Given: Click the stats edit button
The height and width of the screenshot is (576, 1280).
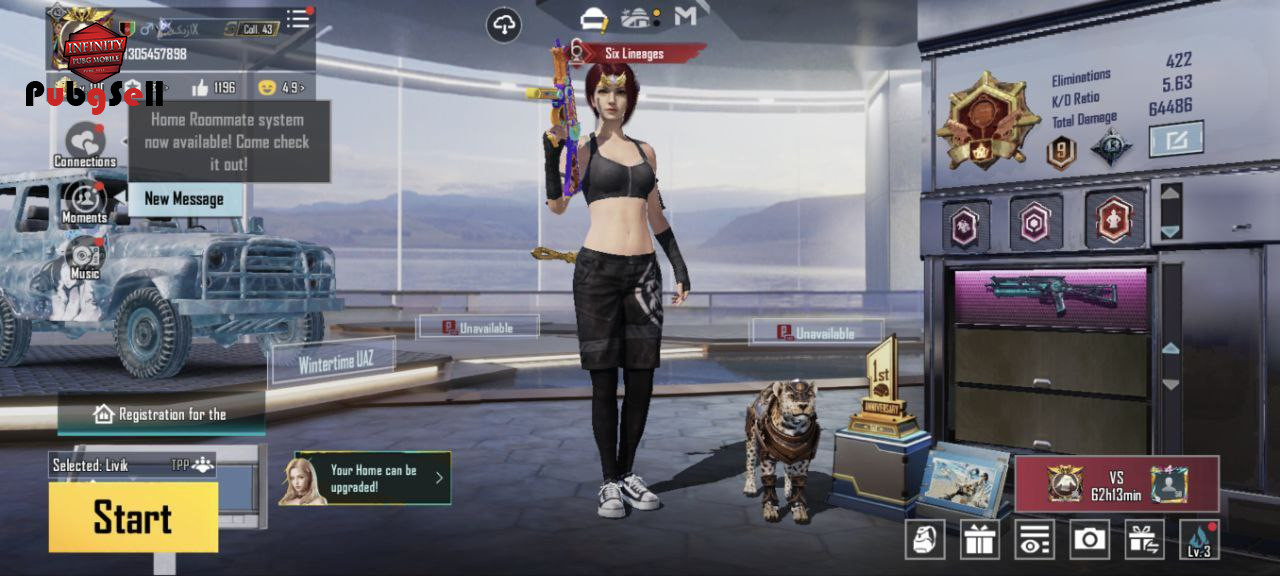Looking at the screenshot, I should (x=1175, y=138).
